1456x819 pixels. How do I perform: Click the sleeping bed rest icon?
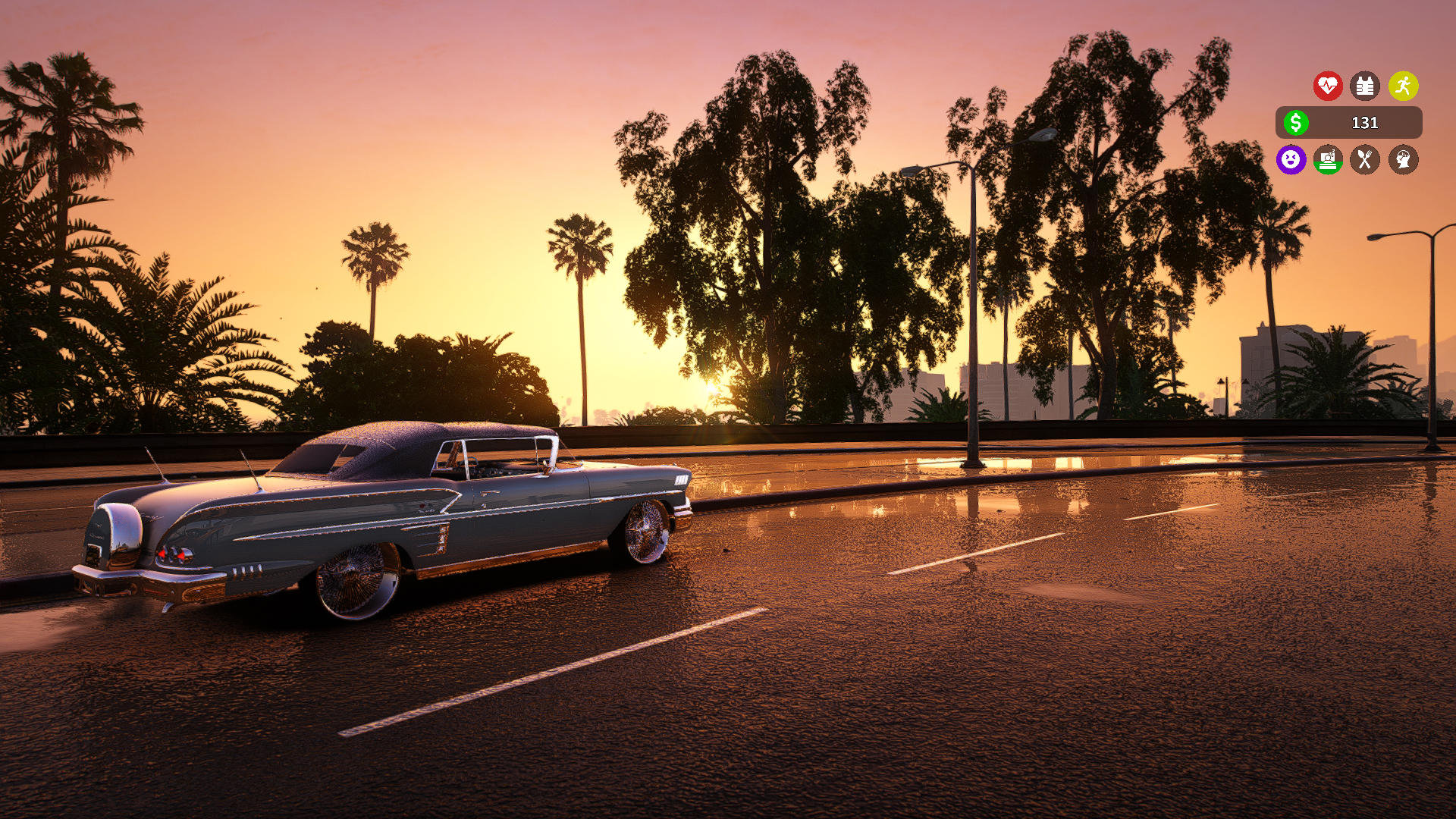[x=1328, y=159]
